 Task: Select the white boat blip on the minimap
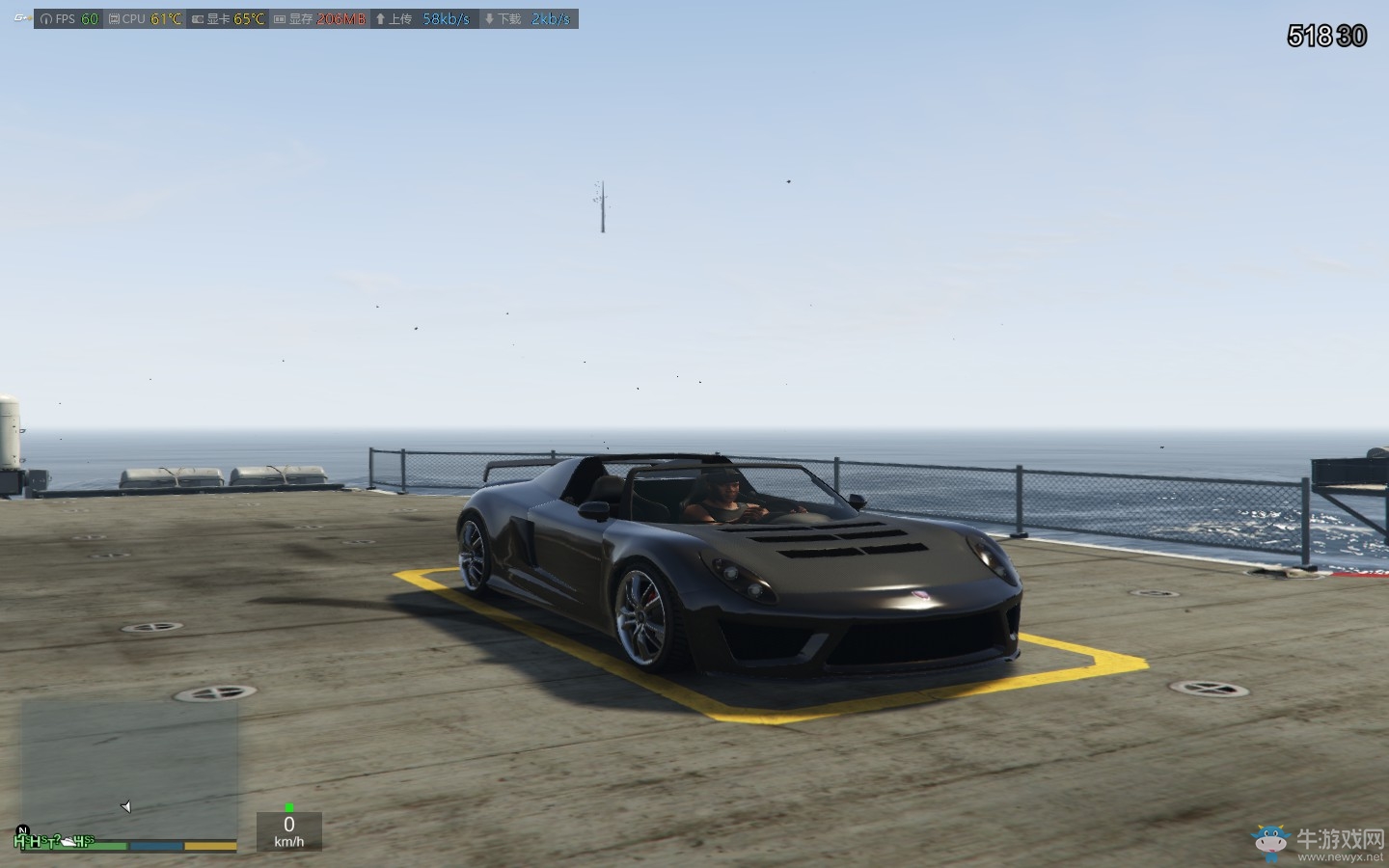coord(68,842)
